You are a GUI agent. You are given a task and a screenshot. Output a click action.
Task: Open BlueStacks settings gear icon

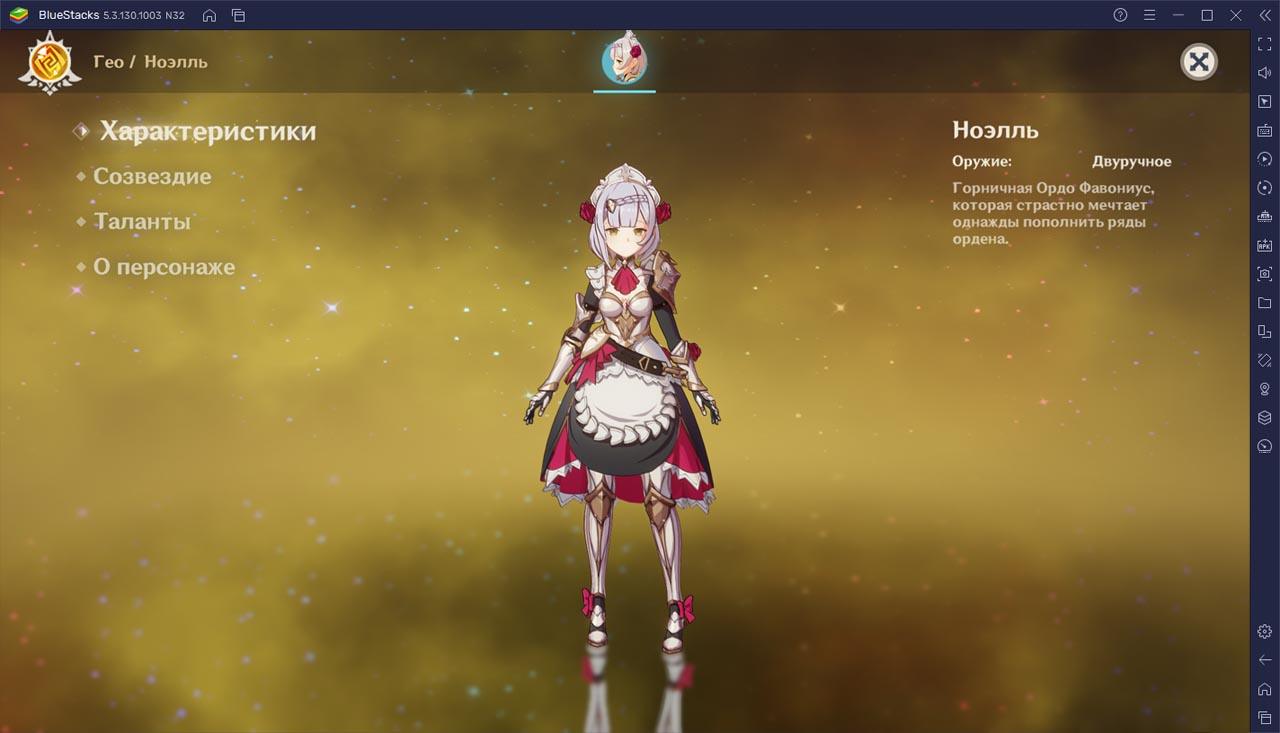tap(1264, 631)
